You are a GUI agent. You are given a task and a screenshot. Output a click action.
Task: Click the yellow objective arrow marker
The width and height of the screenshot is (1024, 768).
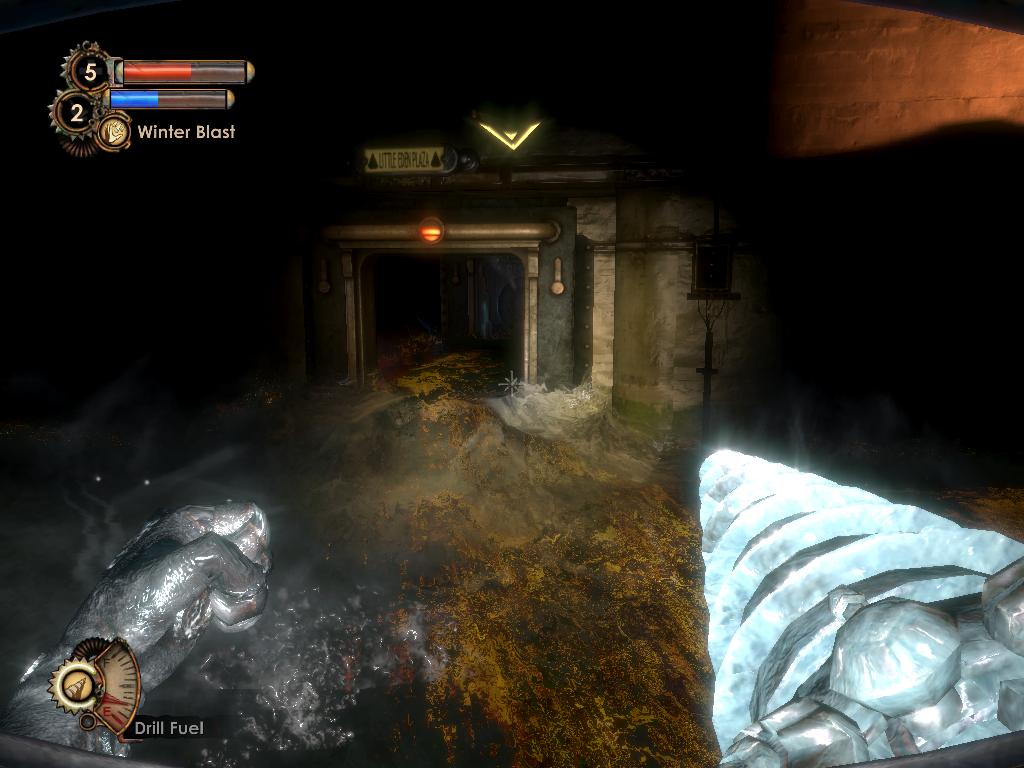coord(508,134)
